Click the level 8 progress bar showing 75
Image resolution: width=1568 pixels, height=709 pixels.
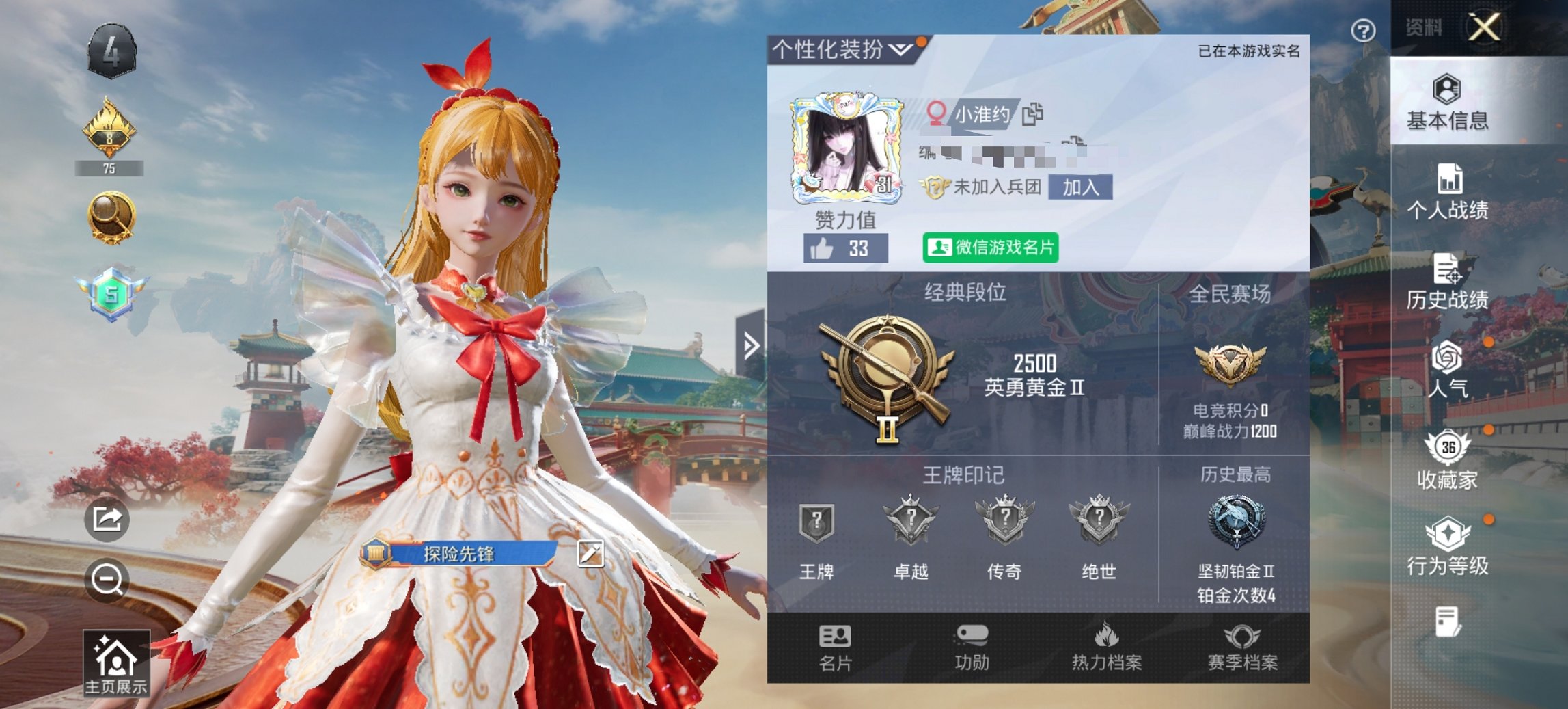[109, 167]
